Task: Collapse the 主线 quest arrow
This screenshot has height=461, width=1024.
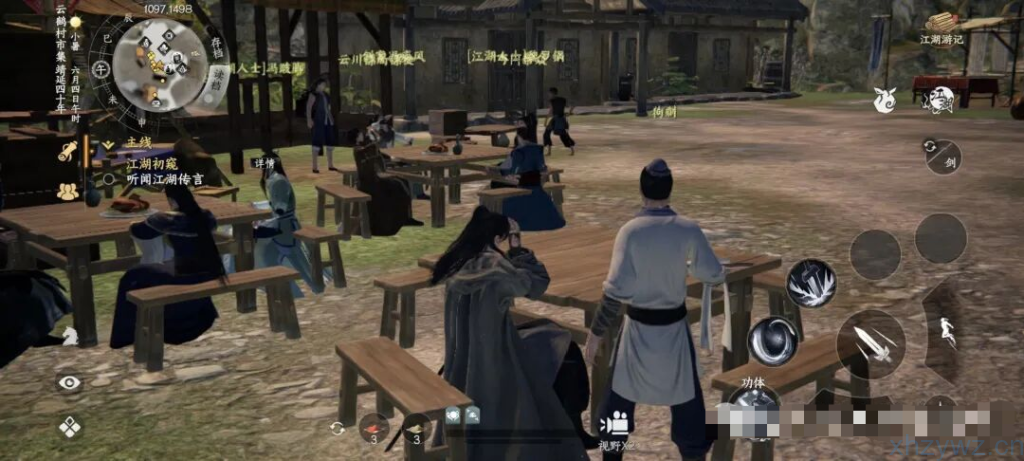Action: click(108, 144)
